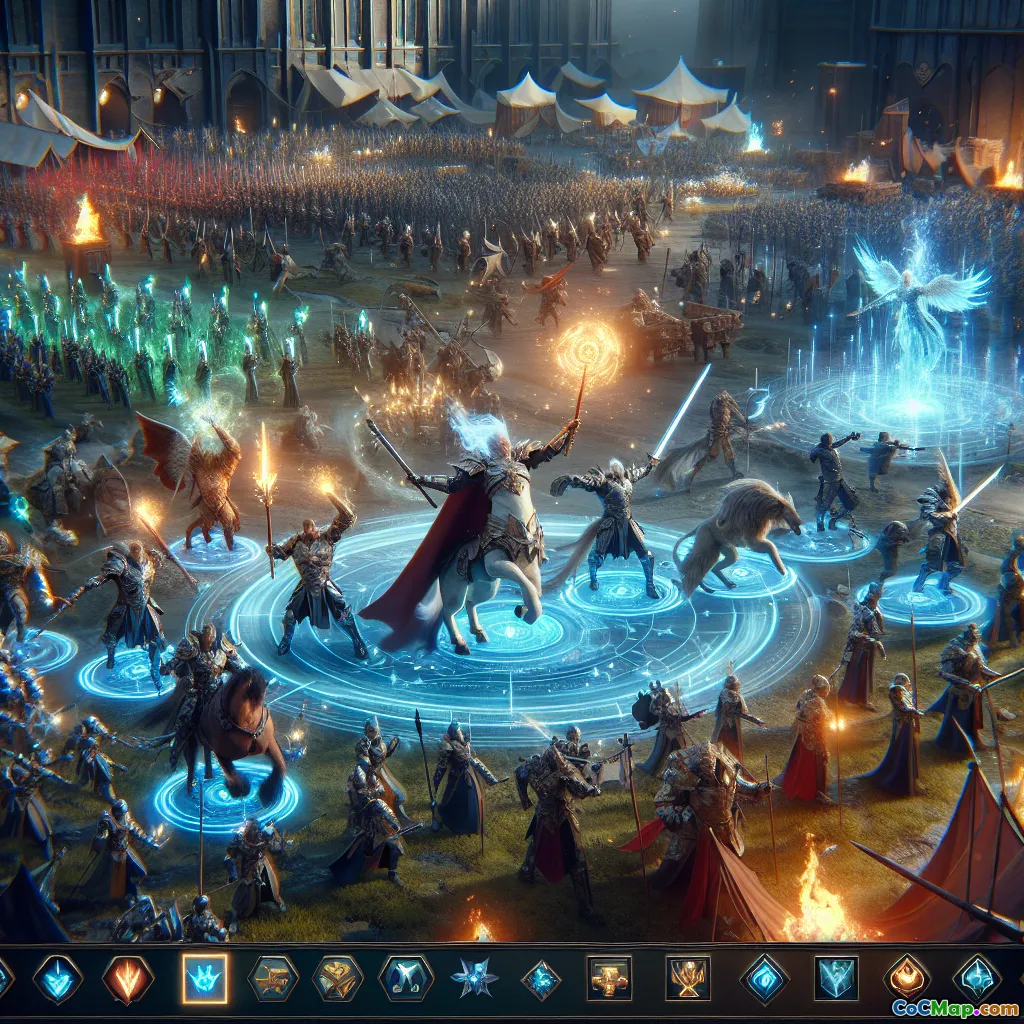Choose the white wings hexagon ability
The height and width of the screenshot is (1024, 1024).
[405, 978]
